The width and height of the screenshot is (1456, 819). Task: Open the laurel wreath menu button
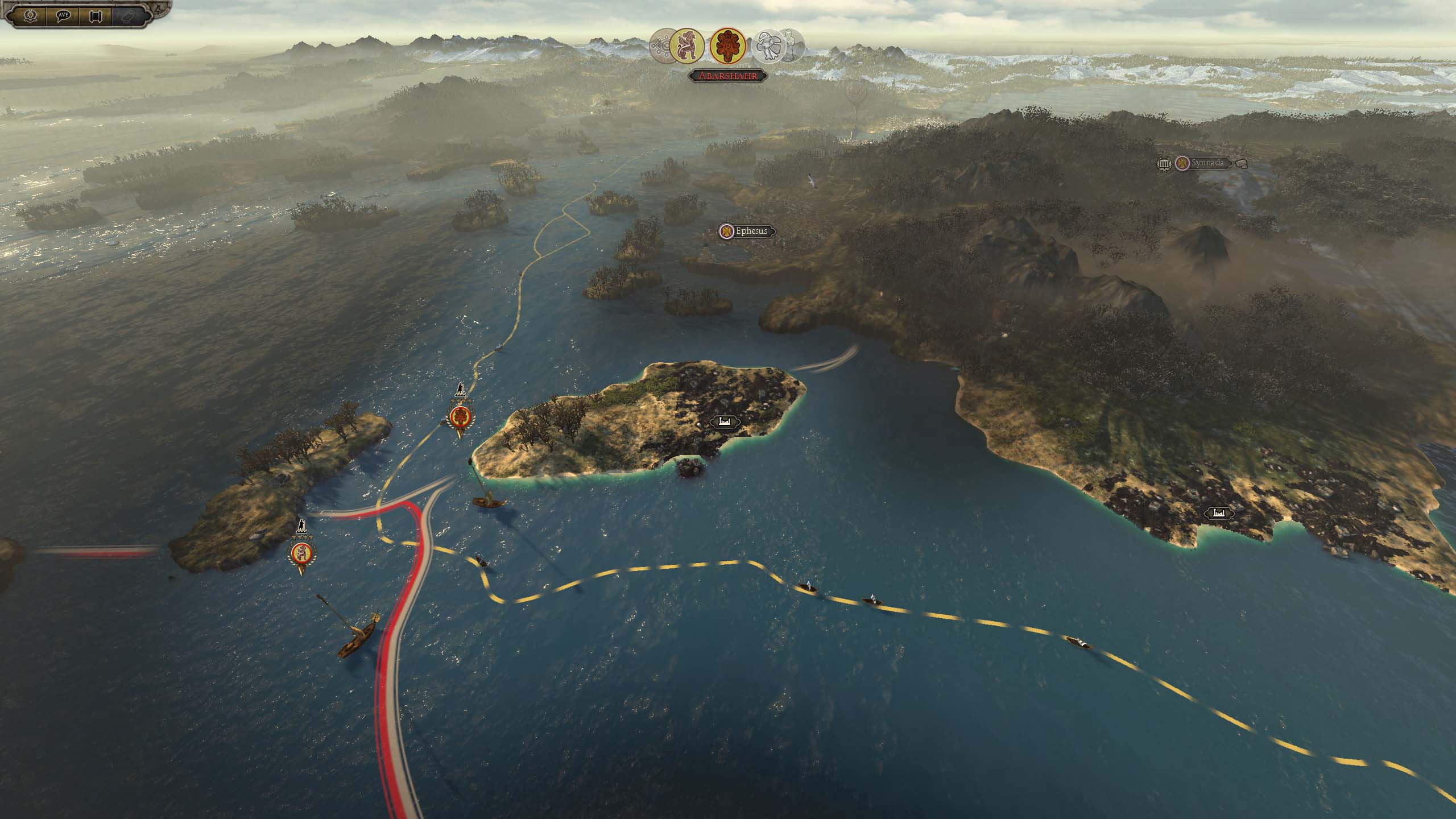pos(30,15)
